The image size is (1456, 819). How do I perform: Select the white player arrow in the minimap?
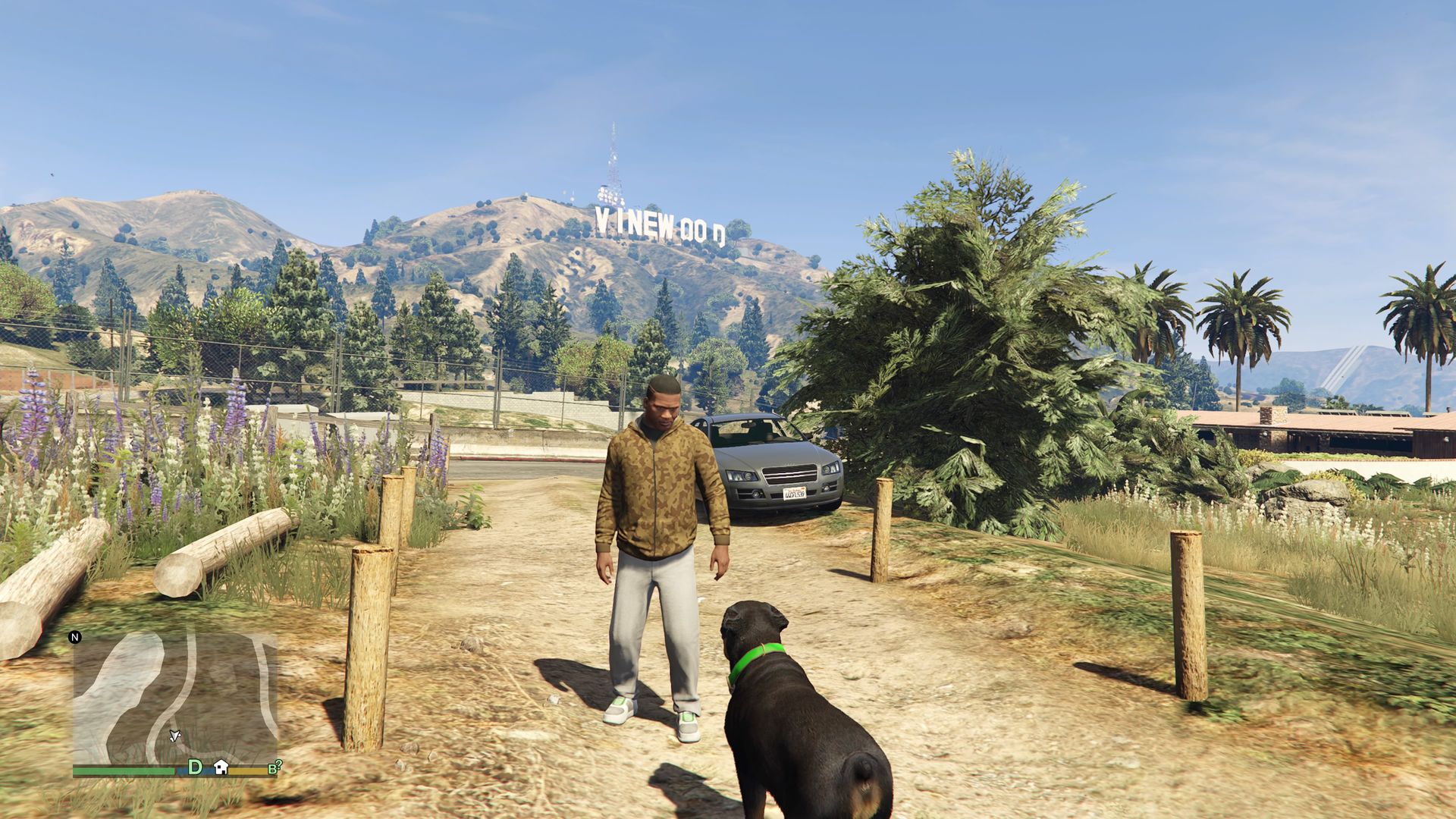point(174,736)
